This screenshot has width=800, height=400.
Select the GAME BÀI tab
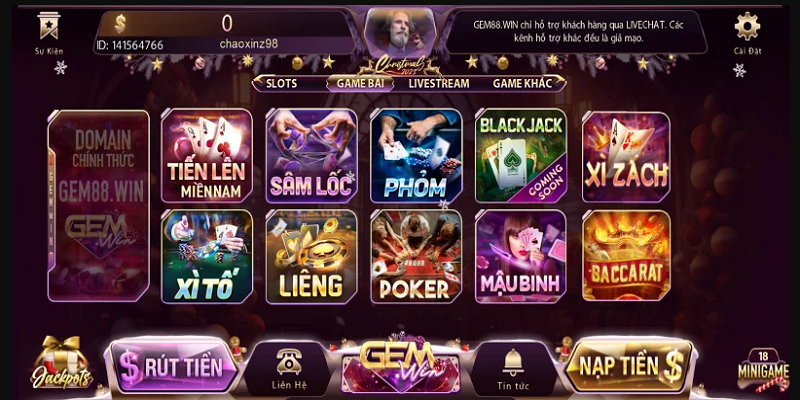coord(361,84)
